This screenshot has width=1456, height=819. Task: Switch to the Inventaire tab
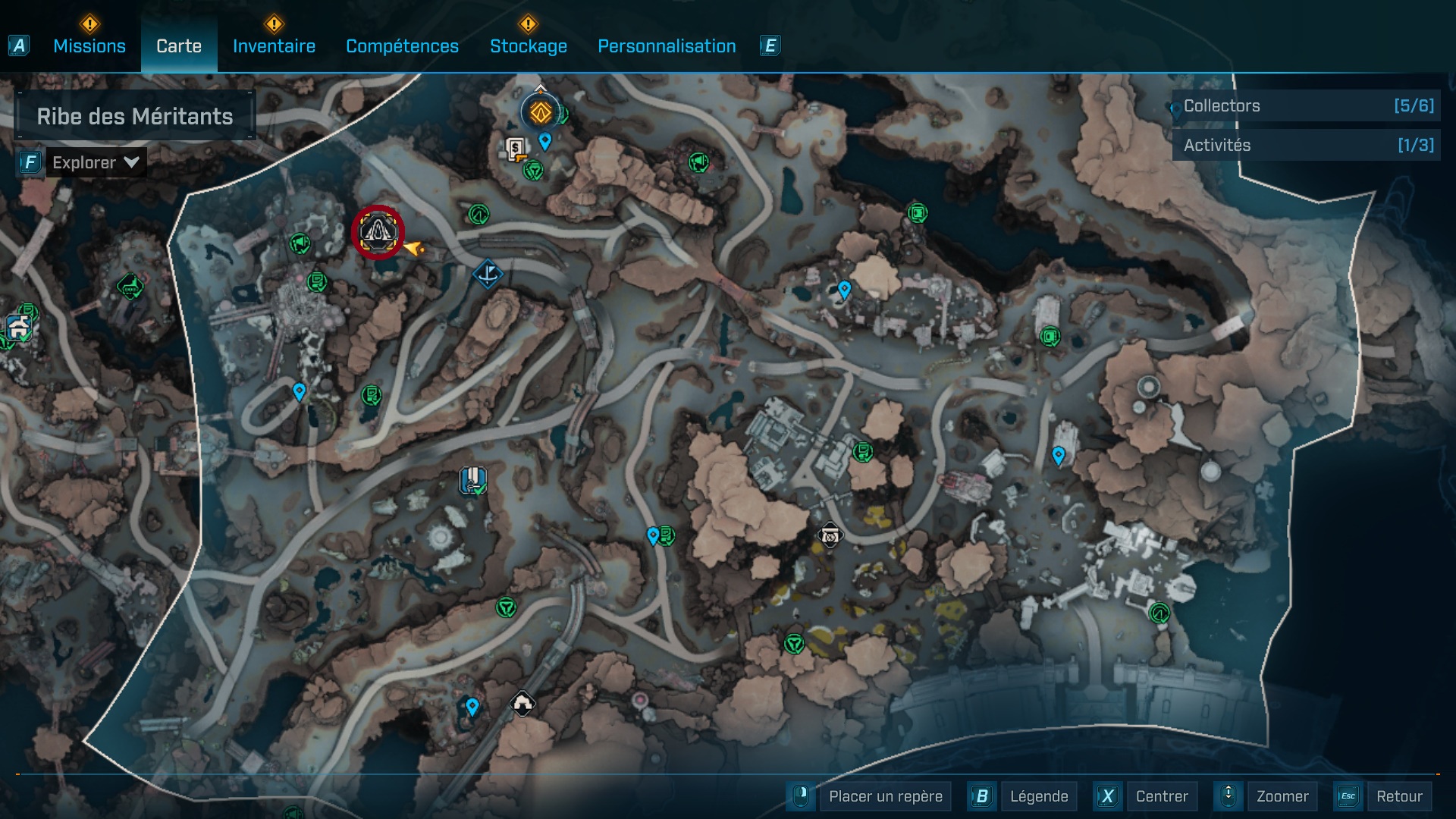pos(273,46)
